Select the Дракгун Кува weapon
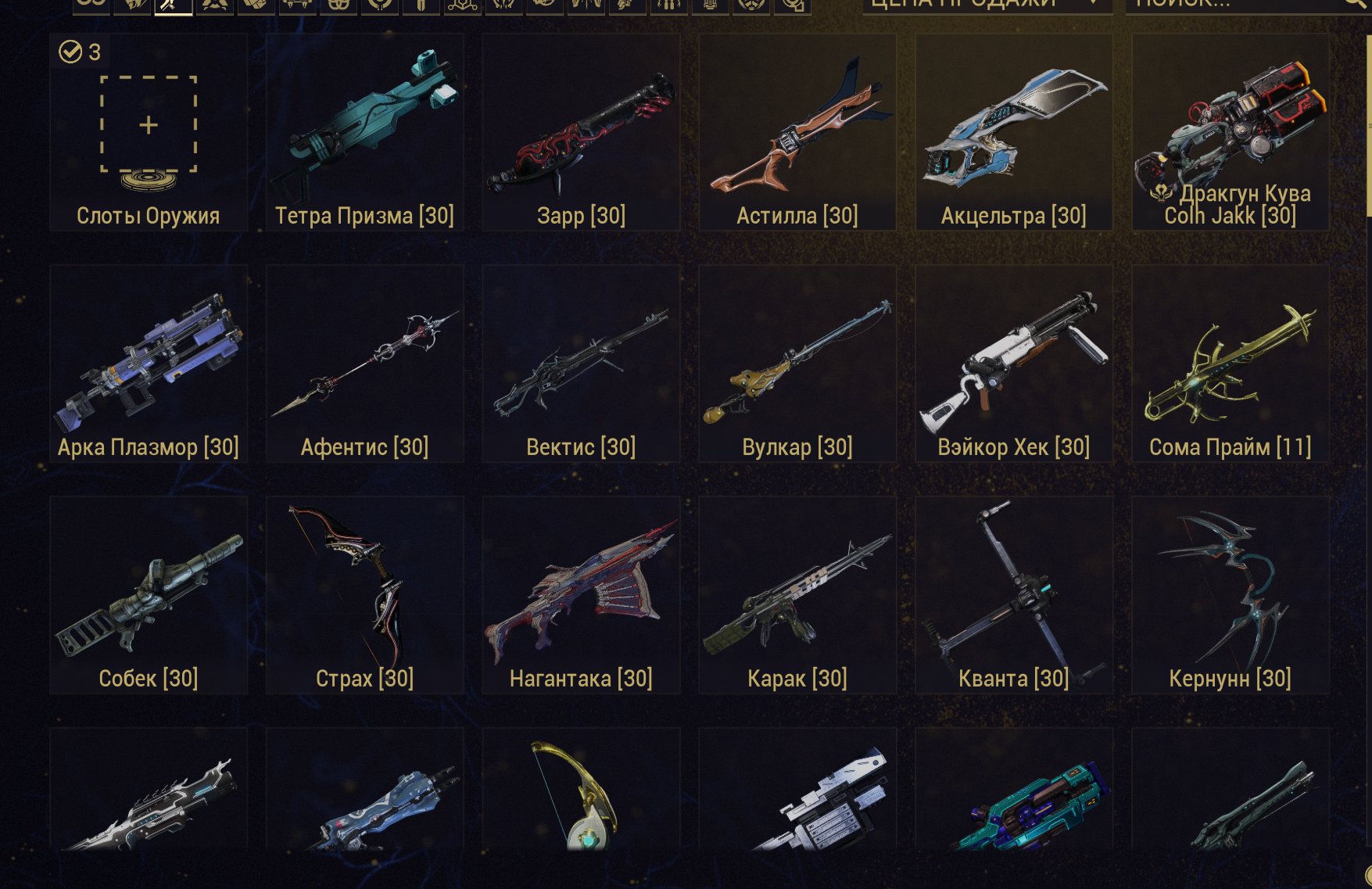This screenshot has height=889, width=1372. pos(1231,131)
